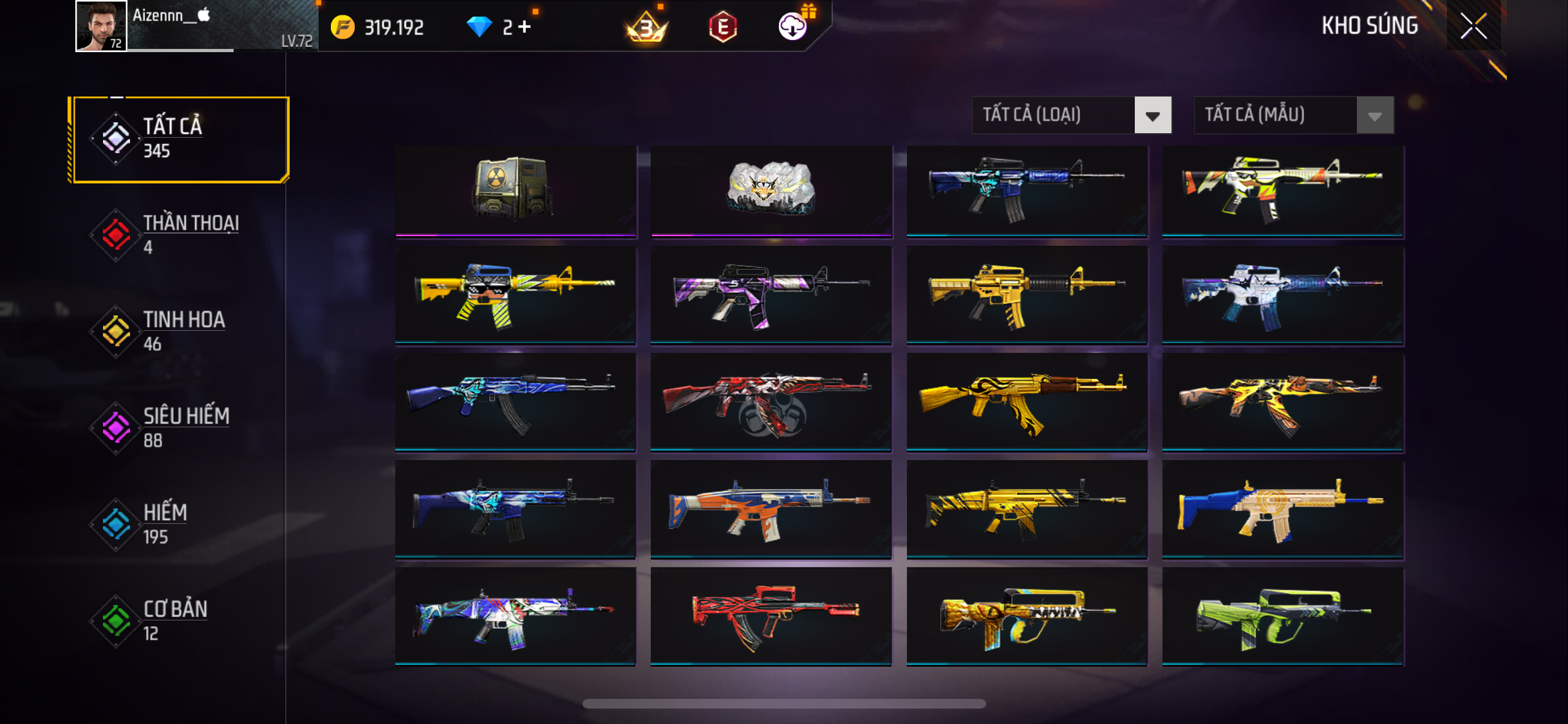Choose the orange and blue SCAR skin
1568x724 pixels.
click(770, 508)
